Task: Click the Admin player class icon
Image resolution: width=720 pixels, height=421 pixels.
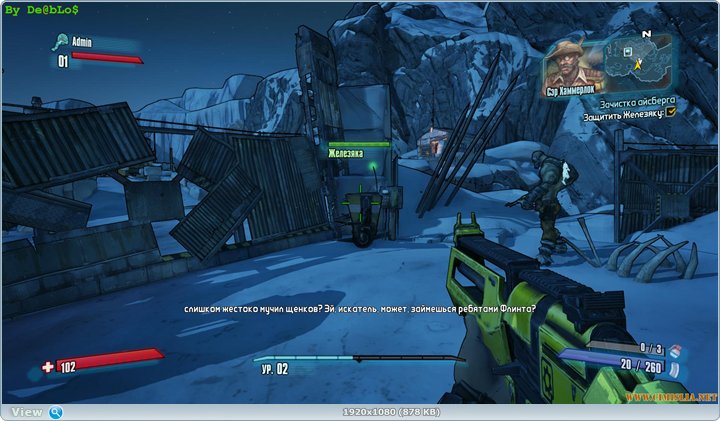Action: (62, 42)
